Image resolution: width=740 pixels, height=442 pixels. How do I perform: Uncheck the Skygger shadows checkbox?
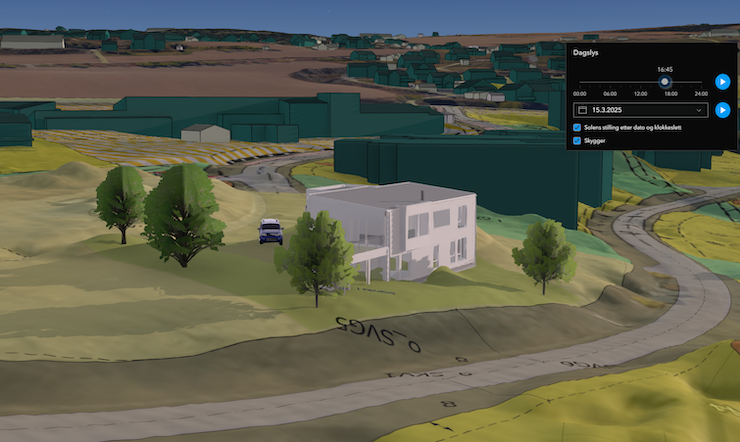point(578,141)
